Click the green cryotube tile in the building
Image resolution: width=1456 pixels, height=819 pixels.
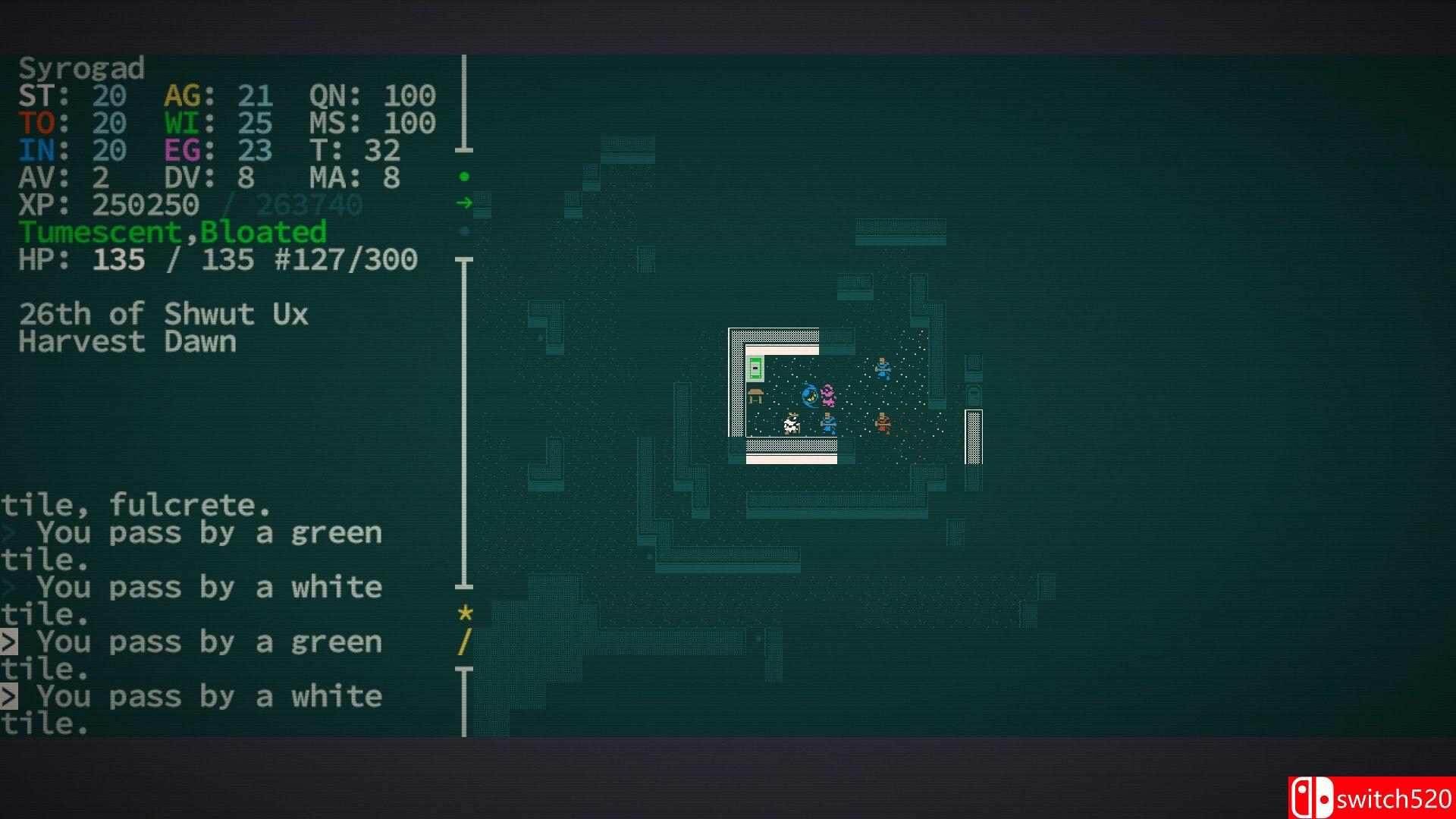[755, 369]
